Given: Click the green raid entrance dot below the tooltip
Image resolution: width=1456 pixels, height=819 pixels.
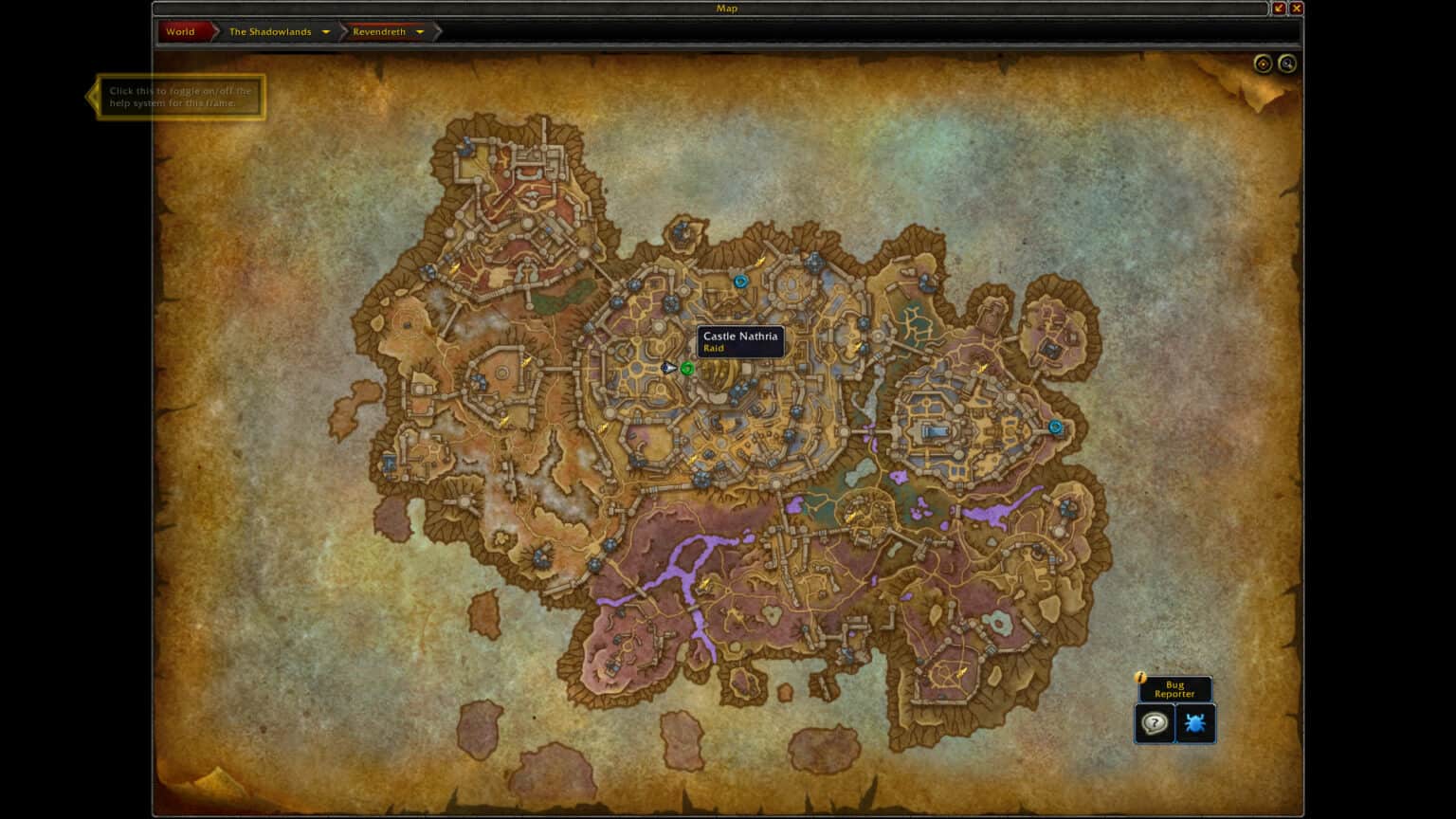Looking at the screenshot, I should point(687,369).
